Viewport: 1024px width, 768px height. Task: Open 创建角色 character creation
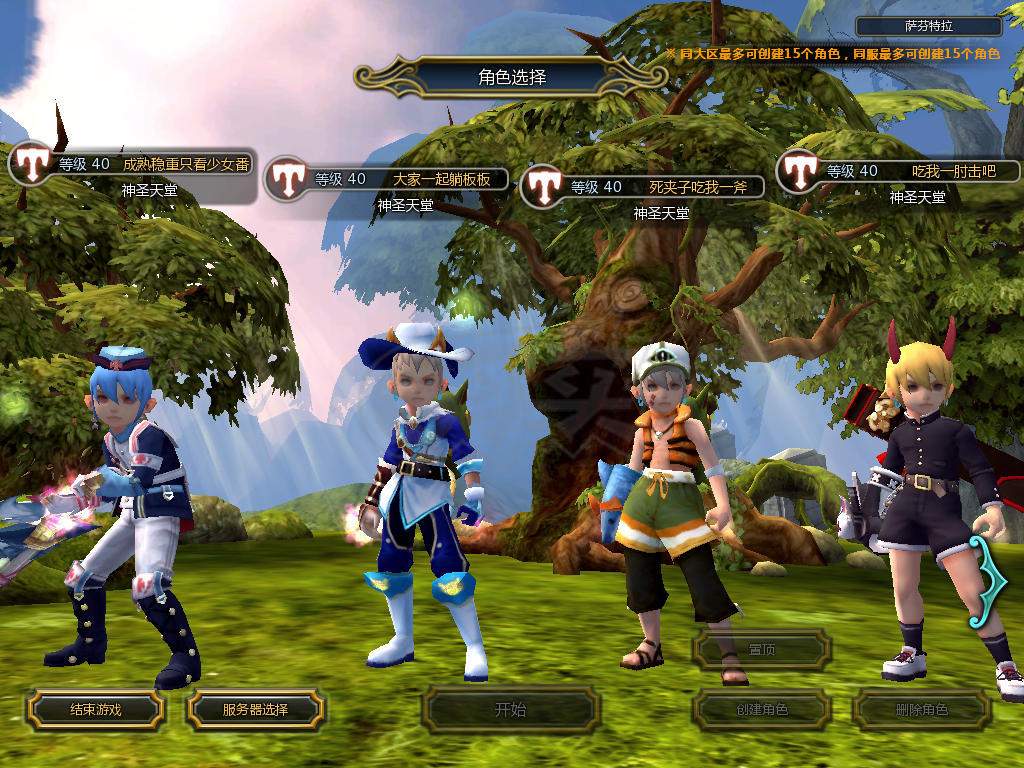[x=762, y=710]
